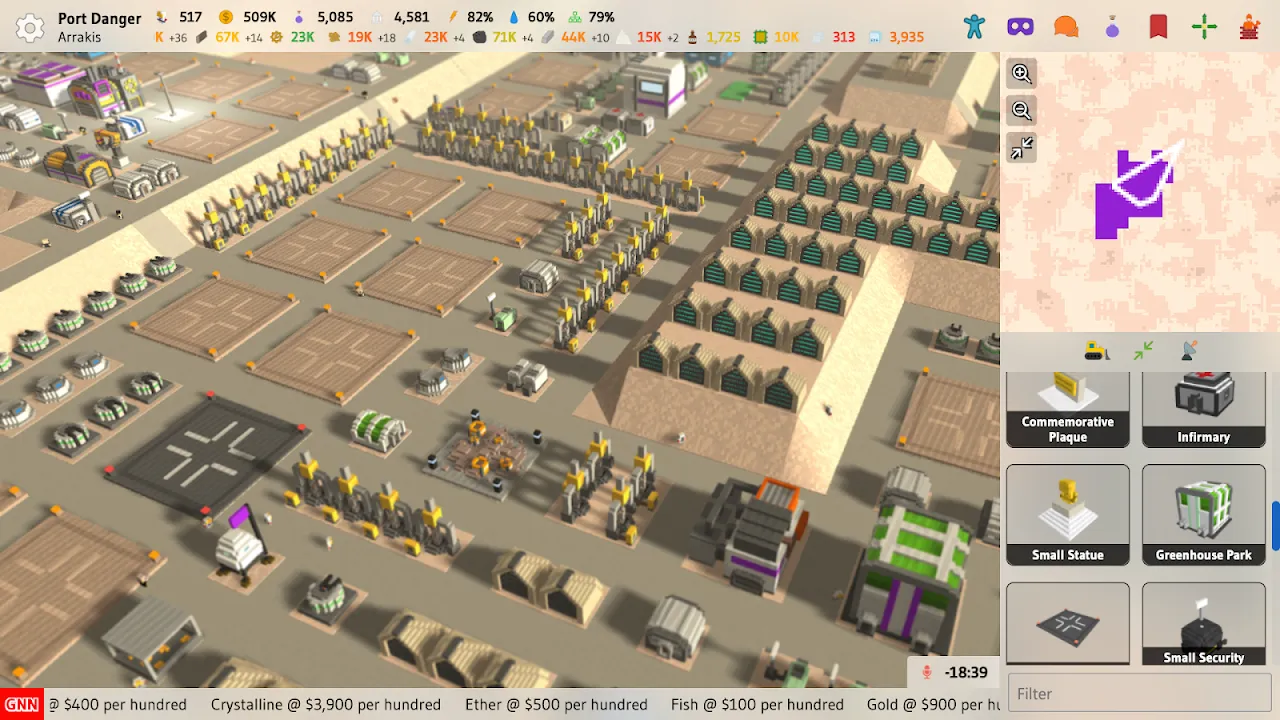This screenshot has width=1280, height=720.
Task: Click the teal colonist figure icon
Action: pyautogui.click(x=974, y=26)
